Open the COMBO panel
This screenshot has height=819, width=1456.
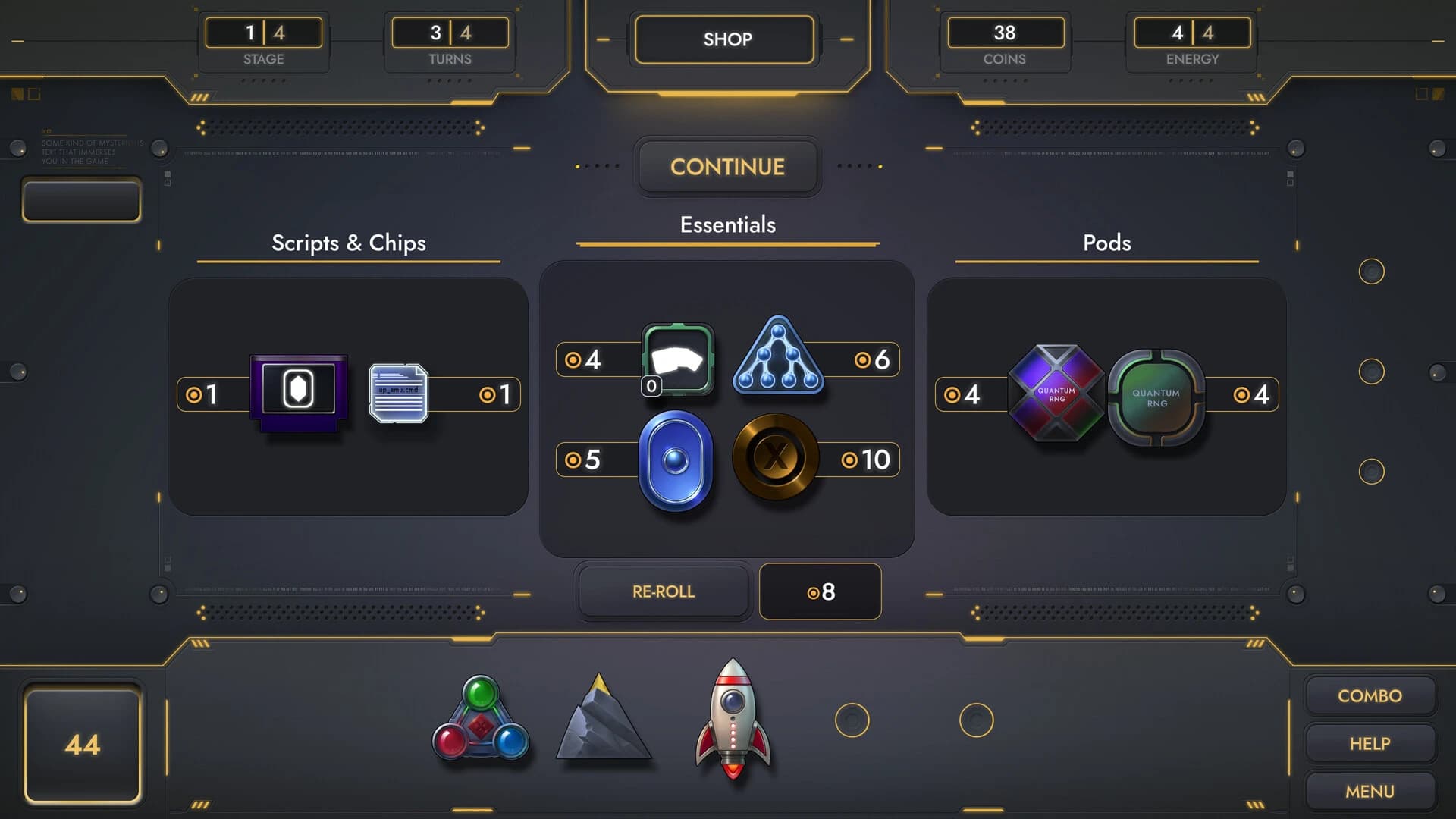[x=1370, y=695]
